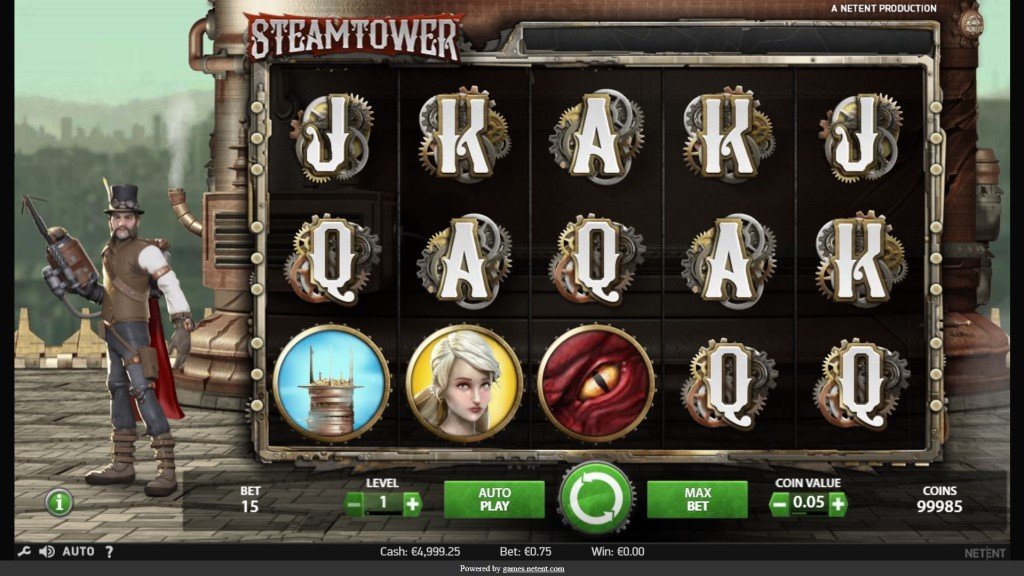Lower the coin value with minus
1024x576 pixels.
point(780,504)
